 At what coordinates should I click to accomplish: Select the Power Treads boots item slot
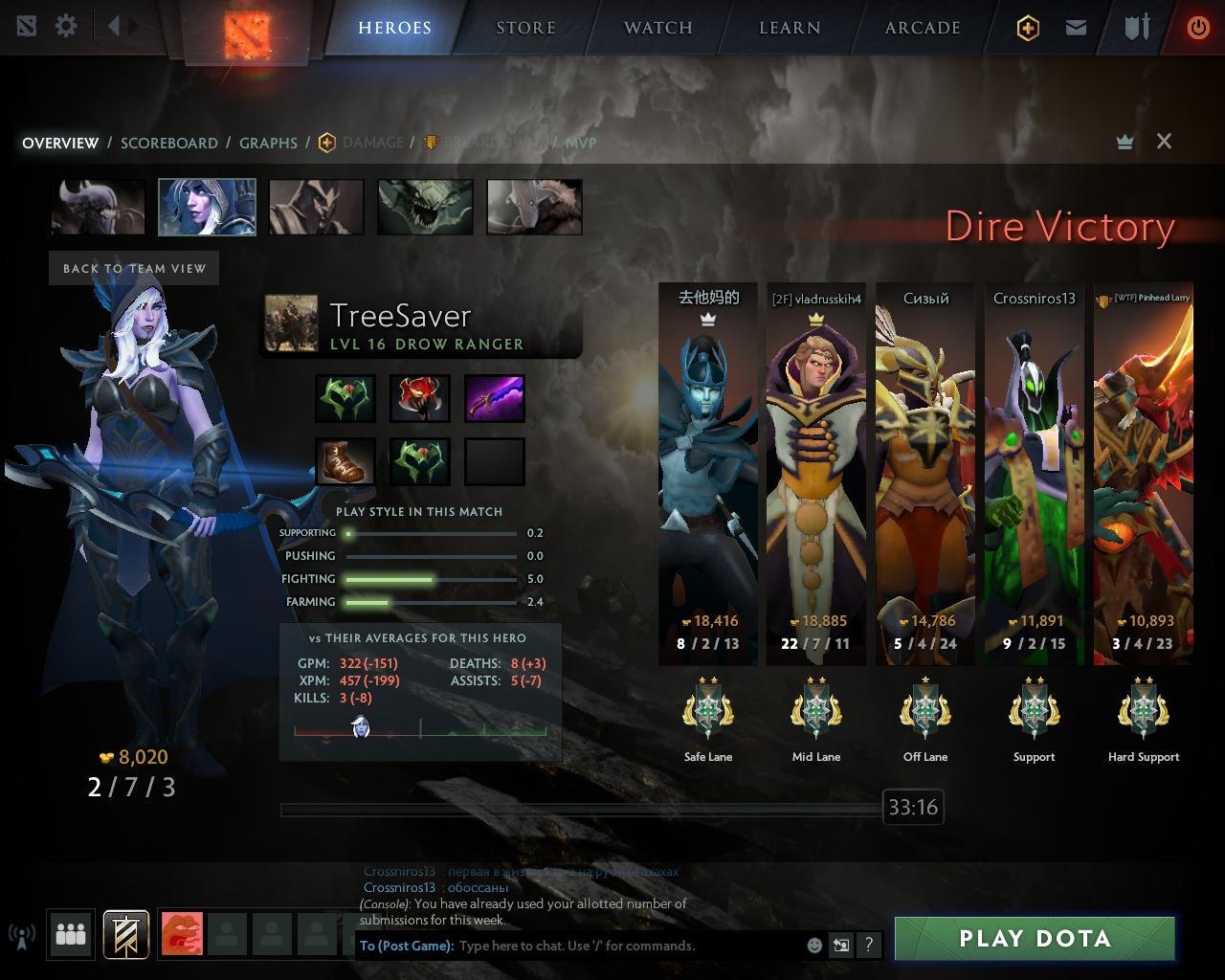tap(345, 461)
